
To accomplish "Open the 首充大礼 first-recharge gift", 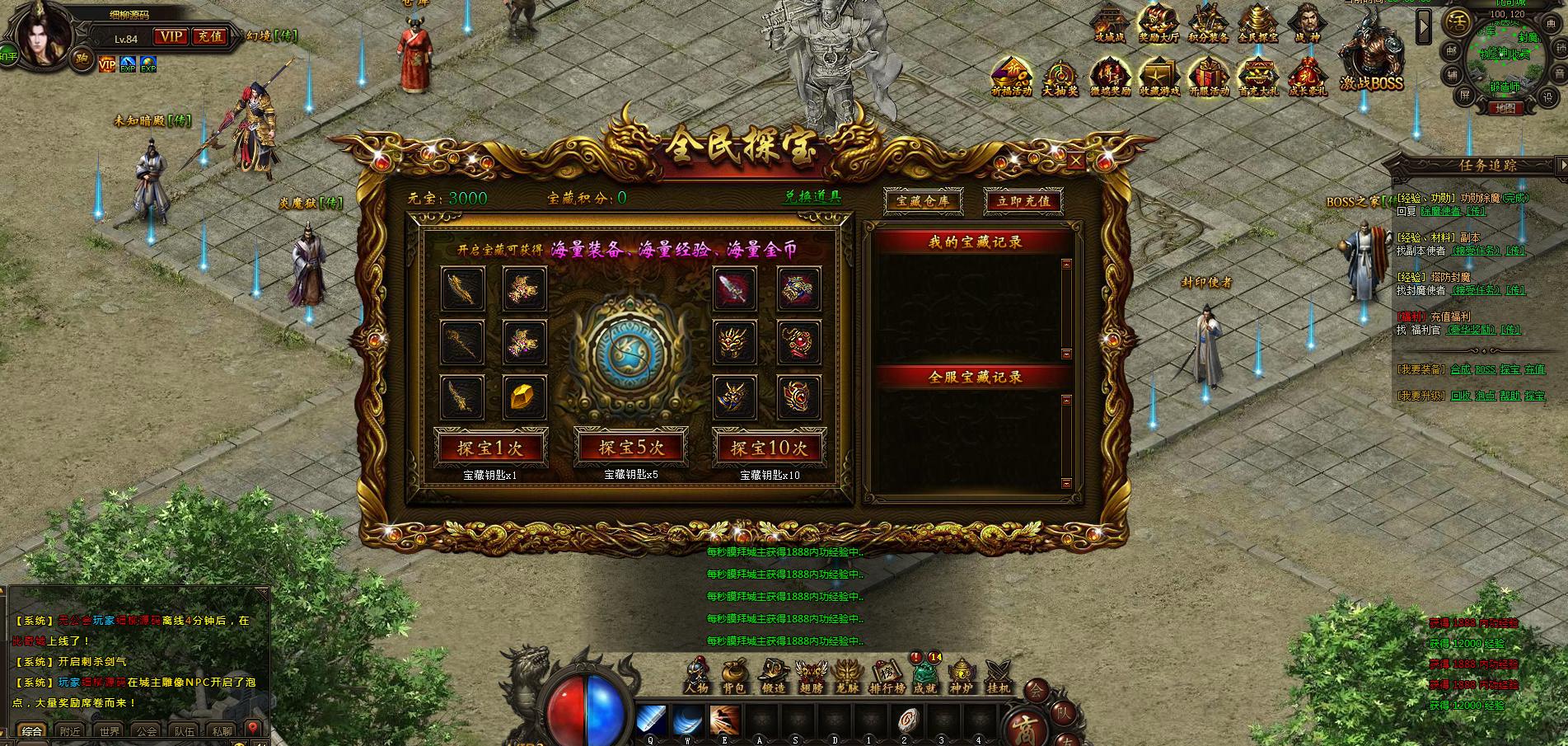I will pos(1257,77).
